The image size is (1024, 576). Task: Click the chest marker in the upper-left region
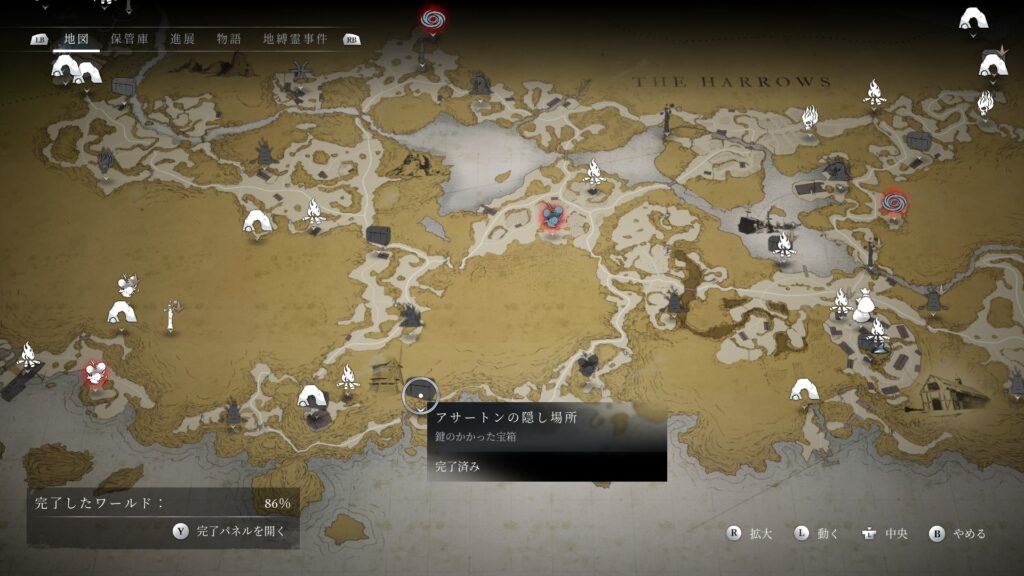(x=123, y=86)
